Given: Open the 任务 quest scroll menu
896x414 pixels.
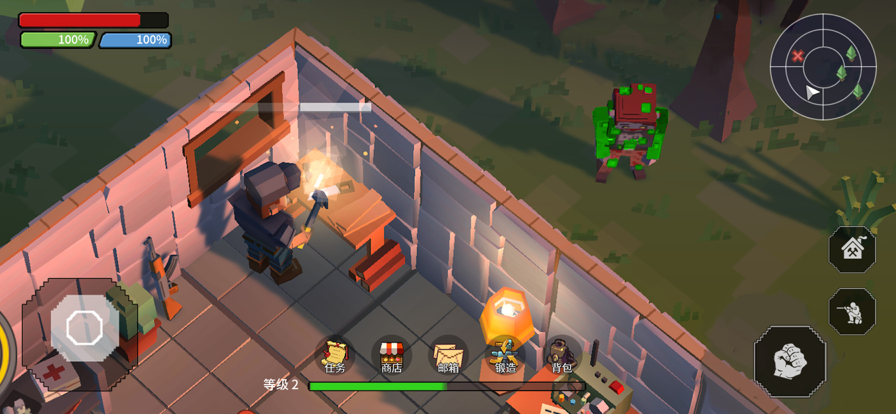Looking at the screenshot, I should click(335, 356).
